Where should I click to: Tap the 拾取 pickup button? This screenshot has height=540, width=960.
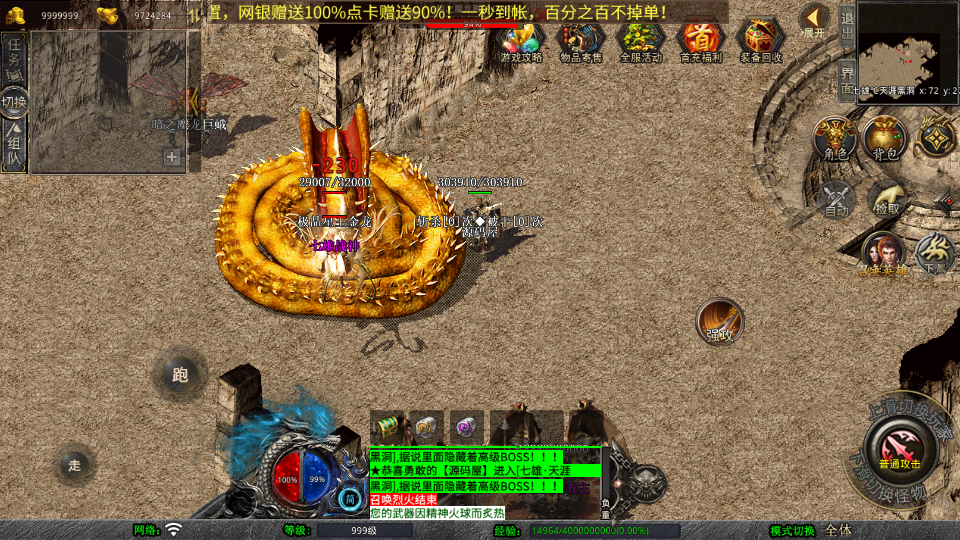886,199
